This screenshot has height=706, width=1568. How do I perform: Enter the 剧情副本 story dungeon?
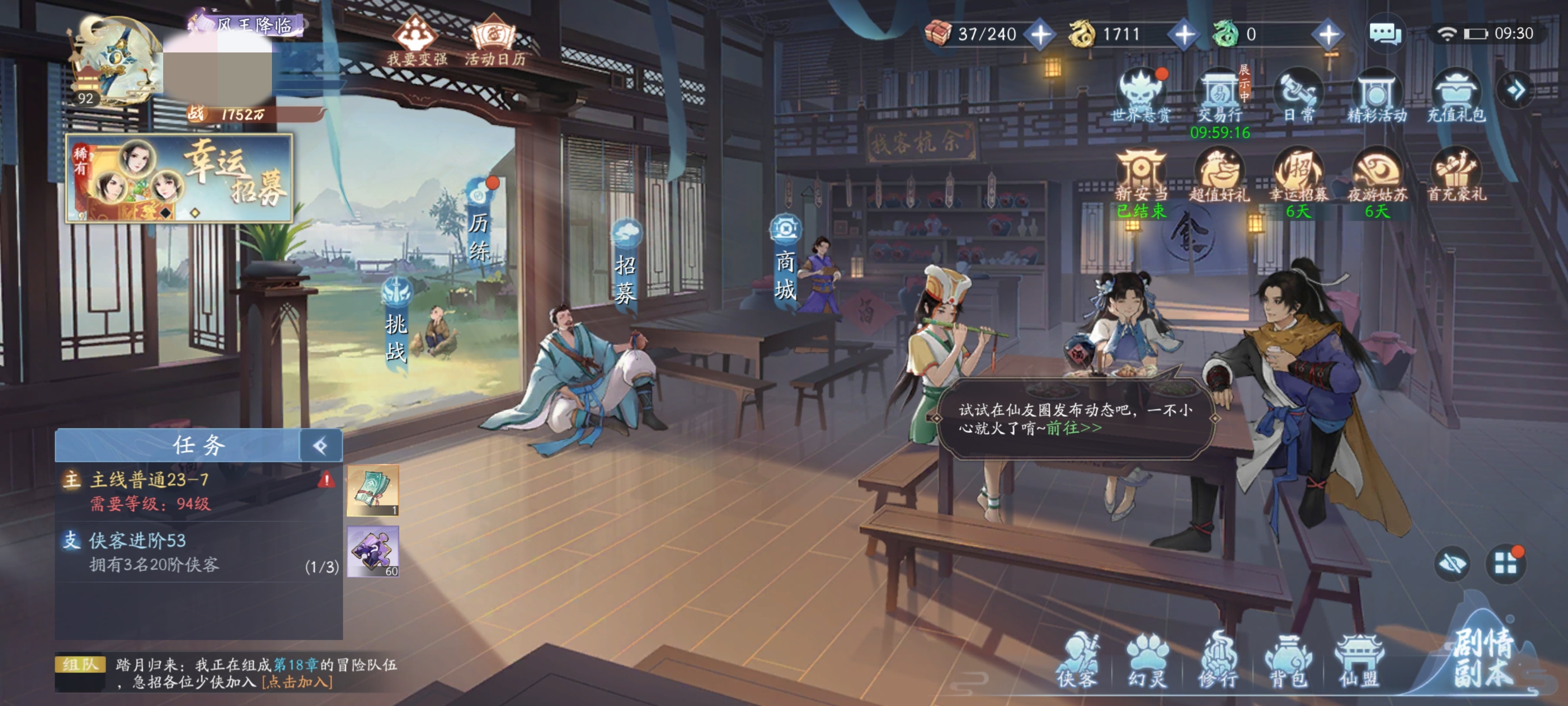(1483, 658)
